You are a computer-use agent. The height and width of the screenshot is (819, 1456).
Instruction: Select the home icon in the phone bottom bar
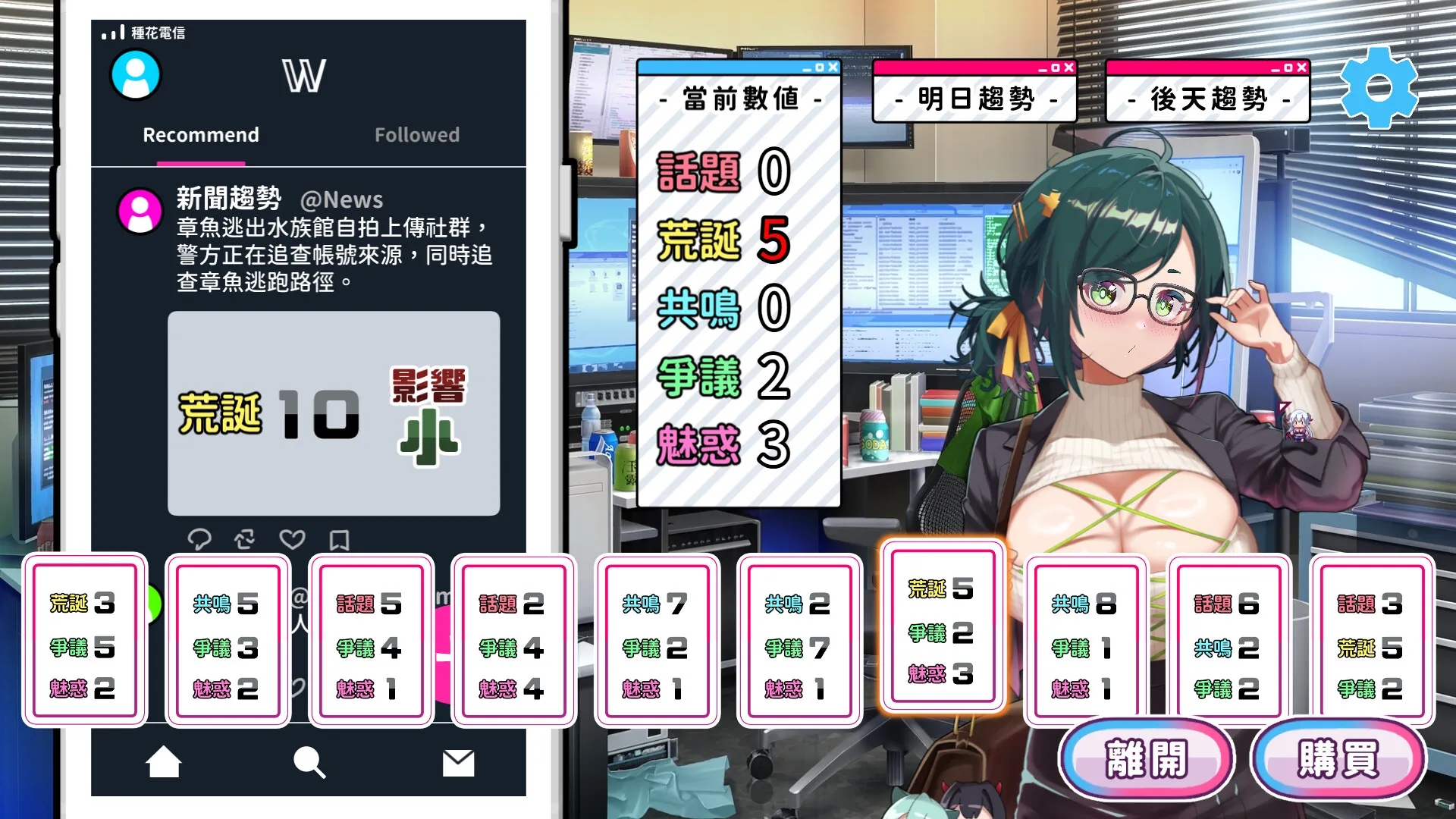[164, 763]
